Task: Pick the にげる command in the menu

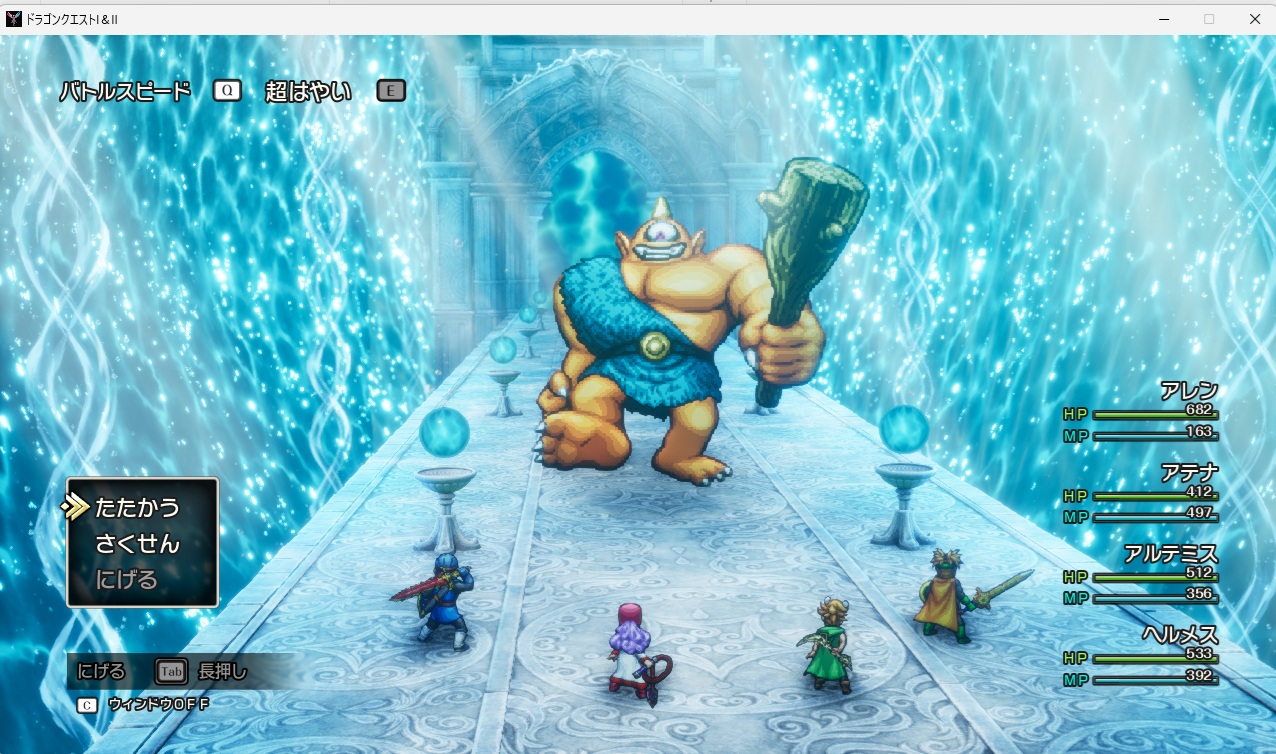Action: [x=126, y=579]
